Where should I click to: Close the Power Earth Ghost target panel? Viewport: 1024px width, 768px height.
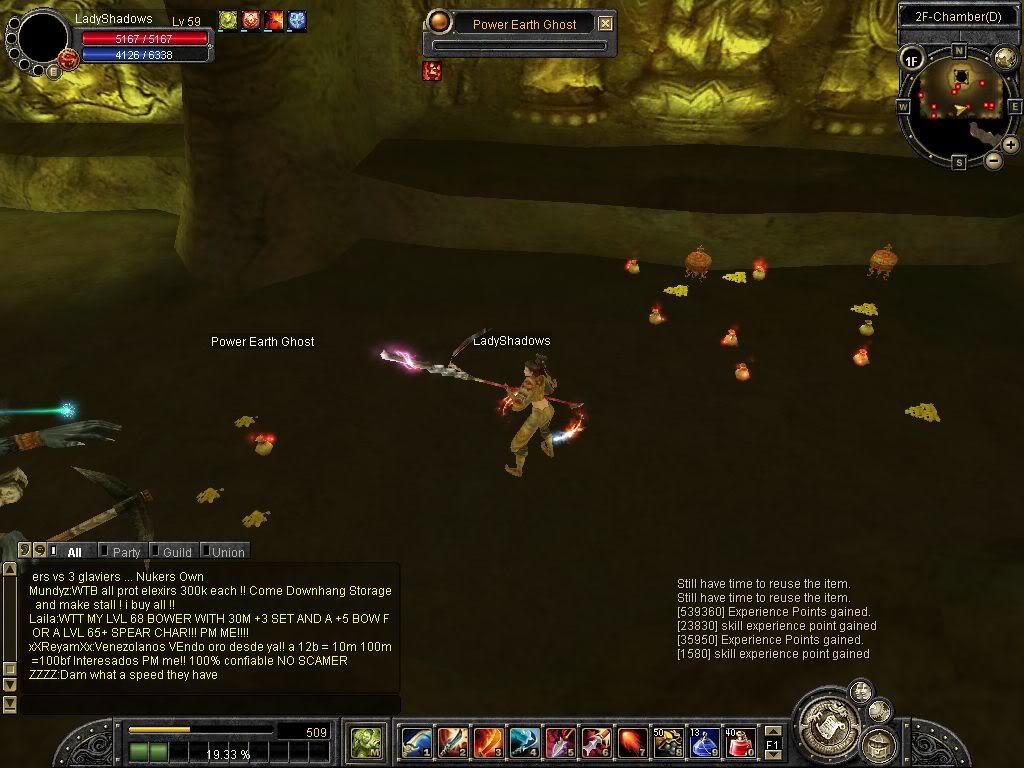coord(605,24)
